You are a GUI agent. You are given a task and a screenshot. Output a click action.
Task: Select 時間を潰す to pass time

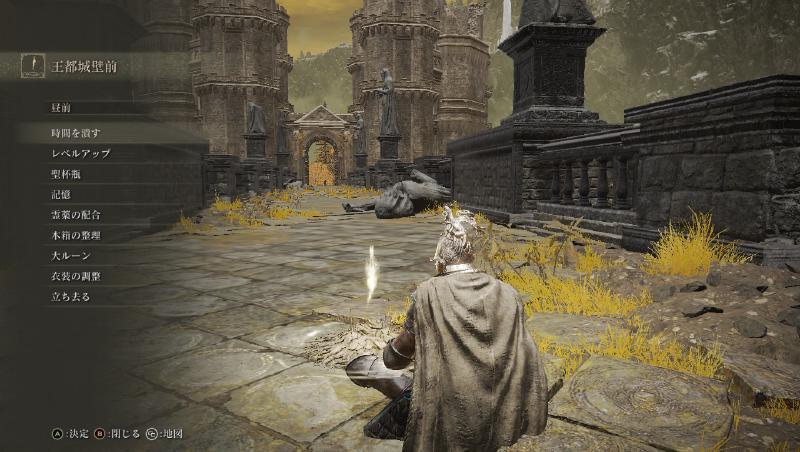coord(76,133)
